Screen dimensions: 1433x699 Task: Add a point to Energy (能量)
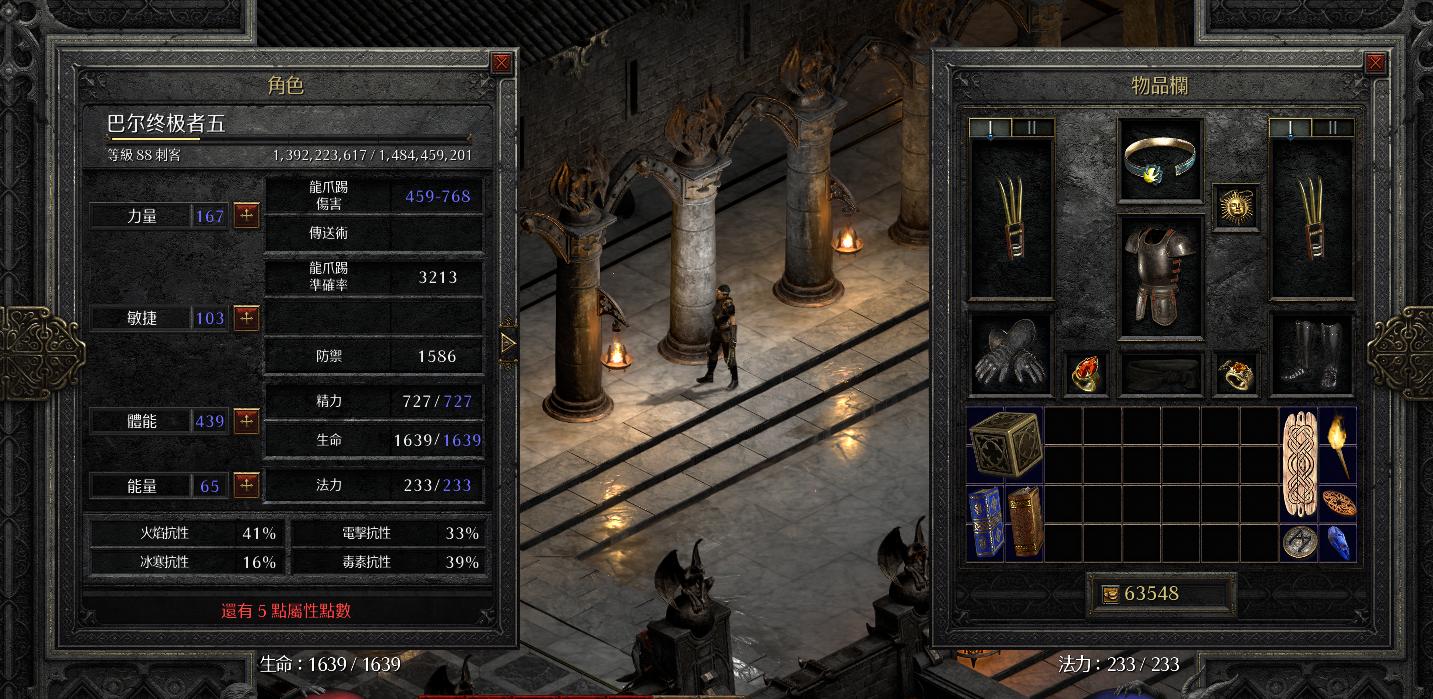tap(247, 486)
